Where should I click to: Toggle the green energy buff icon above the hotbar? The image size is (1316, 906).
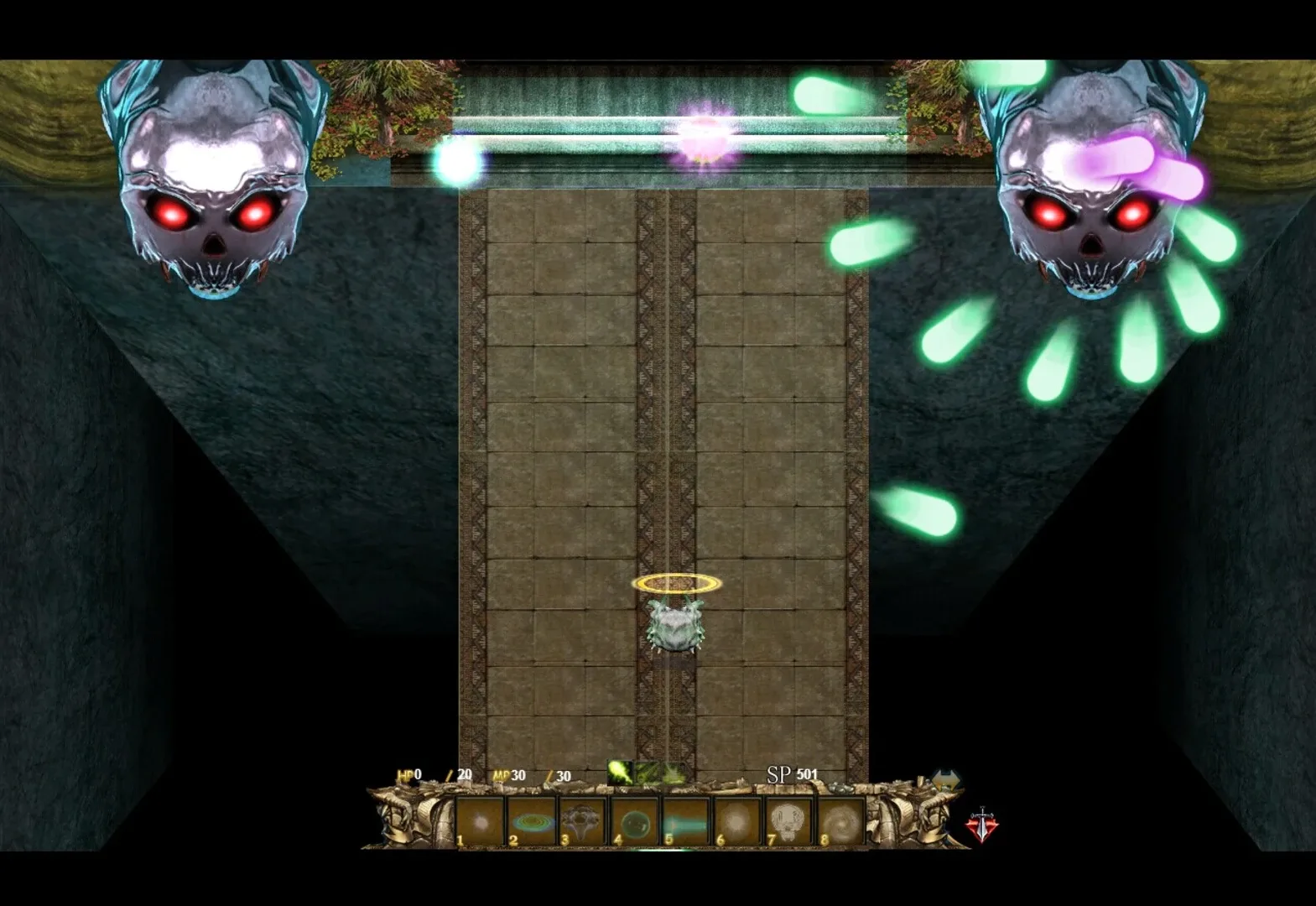[x=619, y=771]
